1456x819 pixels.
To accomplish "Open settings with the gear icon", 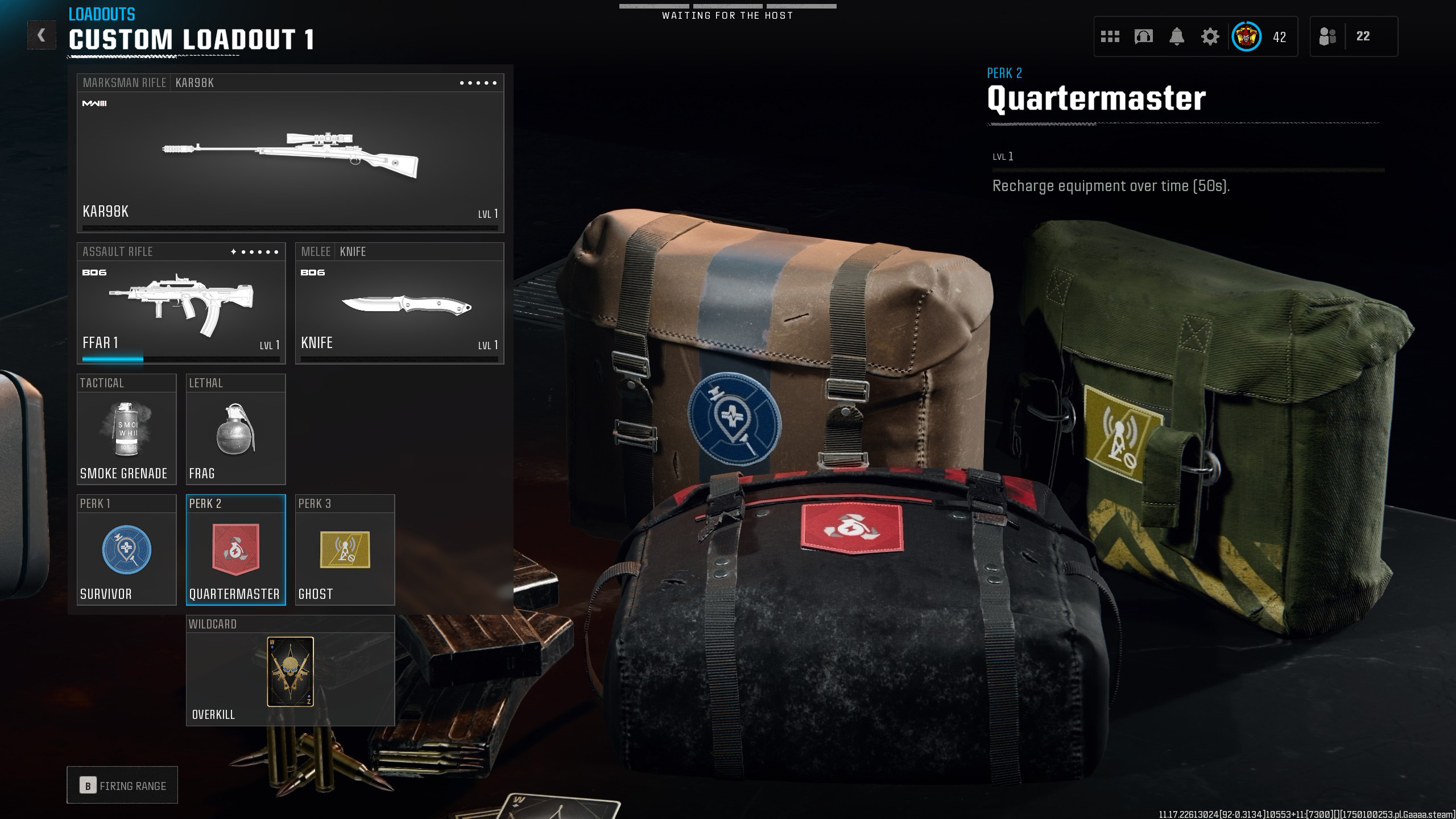I will [1210, 37].
